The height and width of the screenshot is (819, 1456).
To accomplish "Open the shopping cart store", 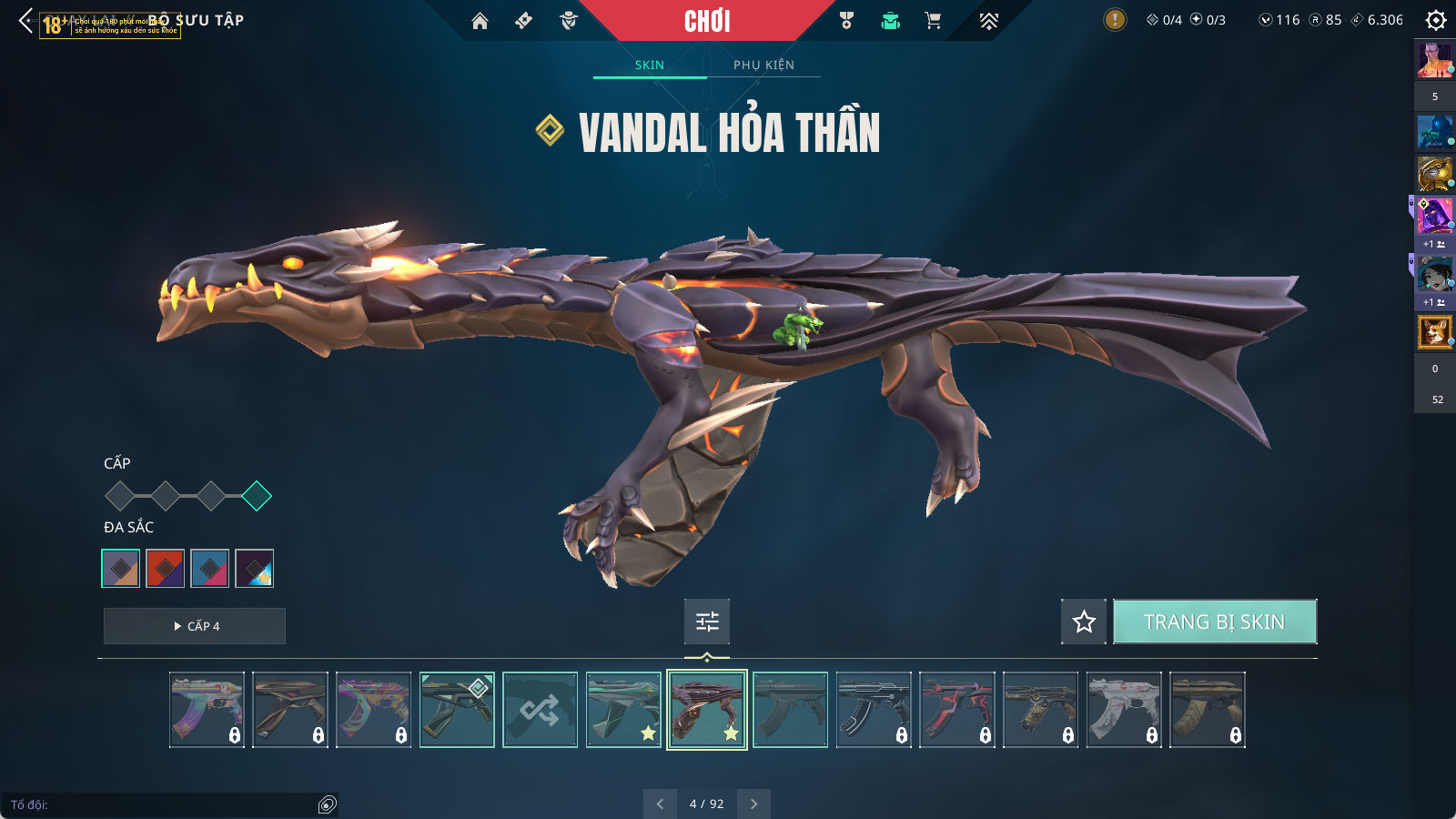I will coord(933,21).
